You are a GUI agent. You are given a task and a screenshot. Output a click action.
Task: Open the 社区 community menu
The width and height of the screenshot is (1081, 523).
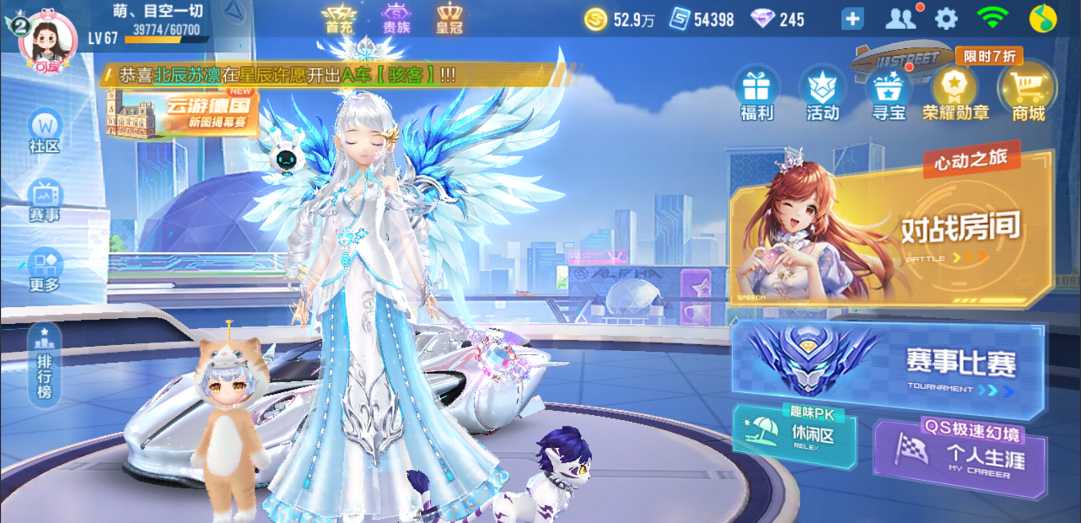coord(45,132)
